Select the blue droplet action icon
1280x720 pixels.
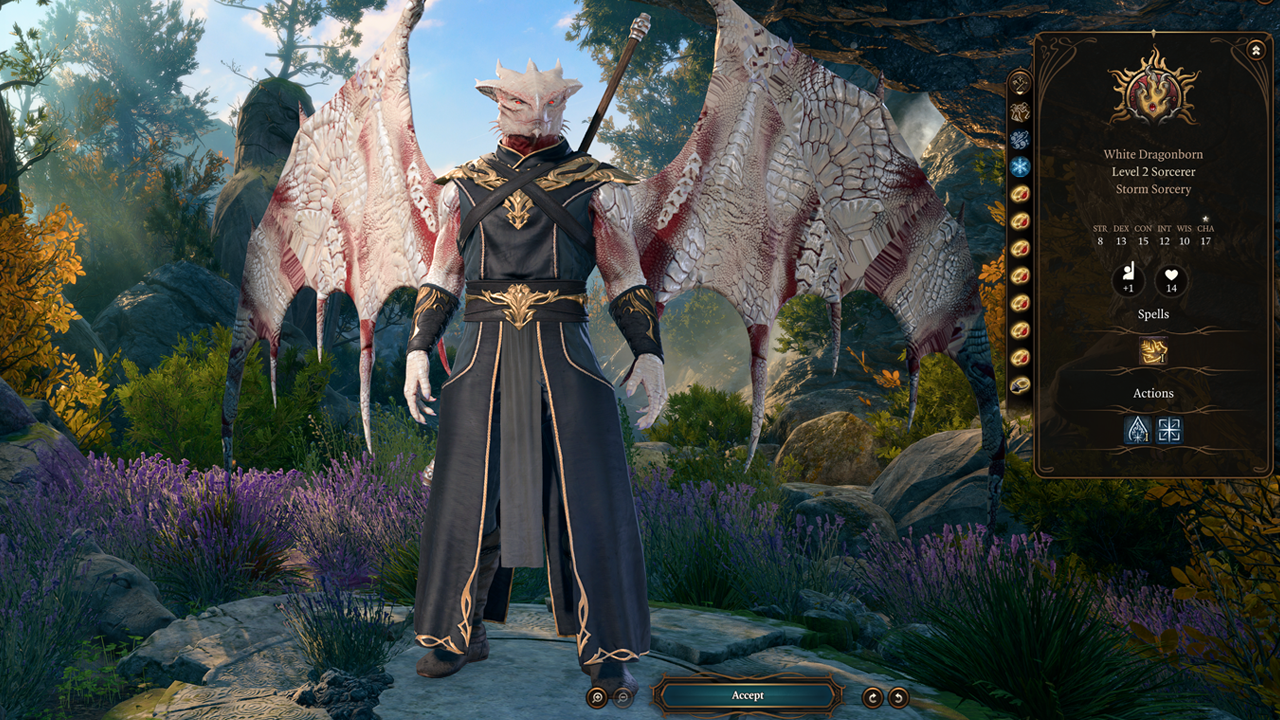click(1138, 430)
